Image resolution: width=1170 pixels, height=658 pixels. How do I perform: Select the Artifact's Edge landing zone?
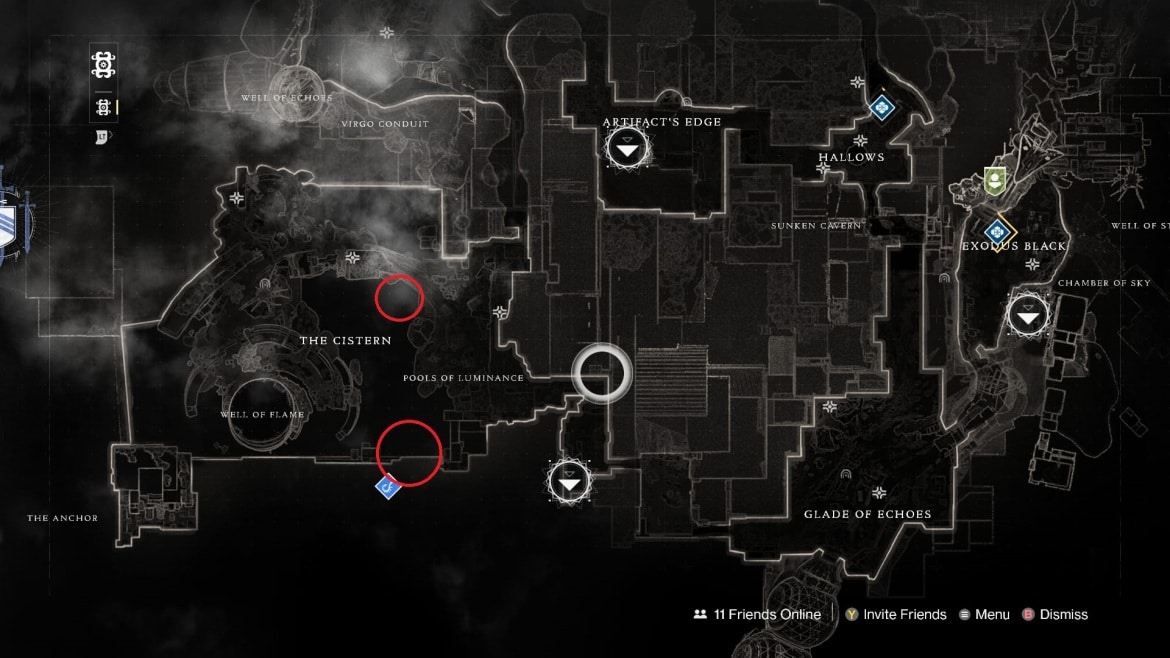(627, 150)
